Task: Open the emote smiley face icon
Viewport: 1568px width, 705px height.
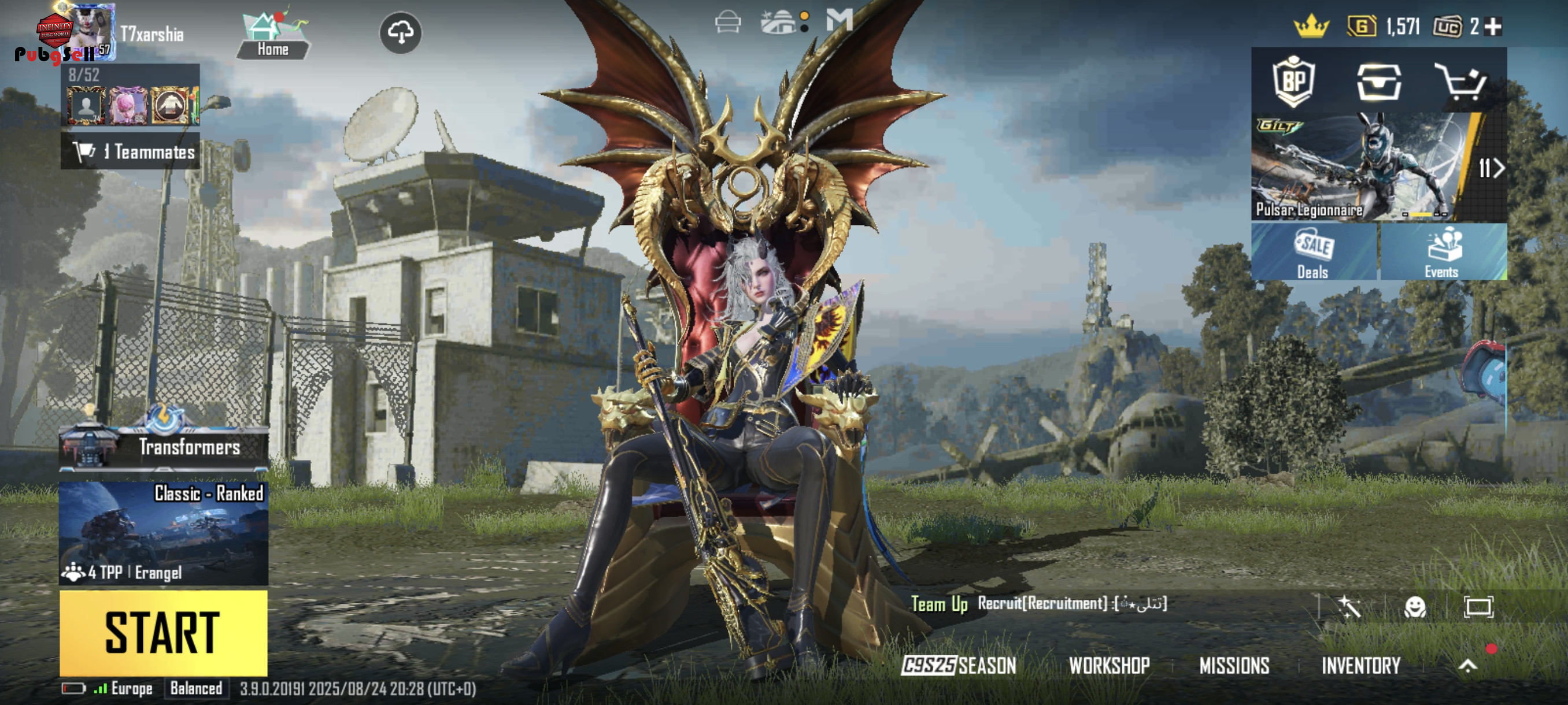Action: tap(1415, 606)
